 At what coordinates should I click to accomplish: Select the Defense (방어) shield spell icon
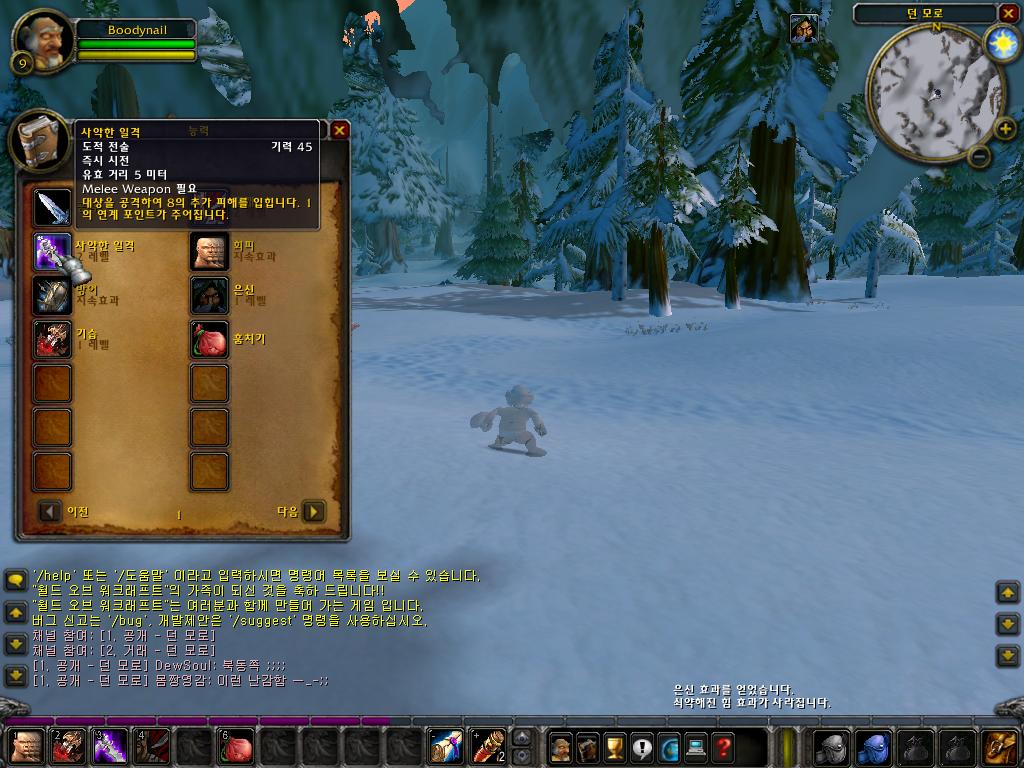(x=53, y=295)
